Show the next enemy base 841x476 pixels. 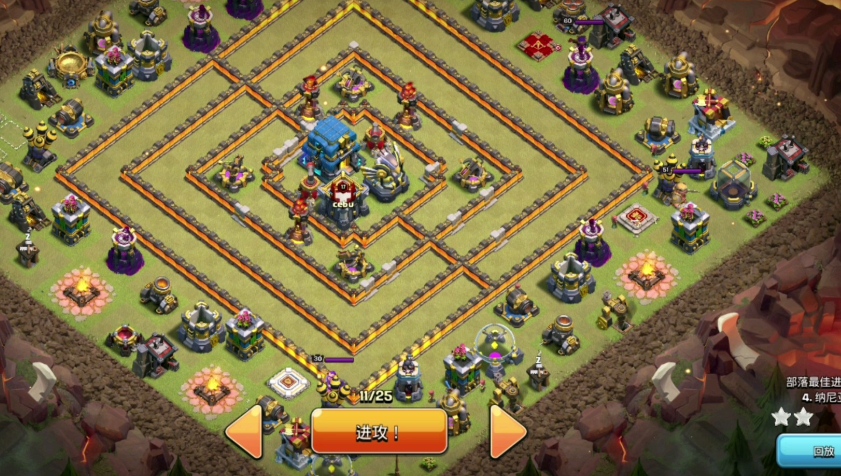point(508,432)
